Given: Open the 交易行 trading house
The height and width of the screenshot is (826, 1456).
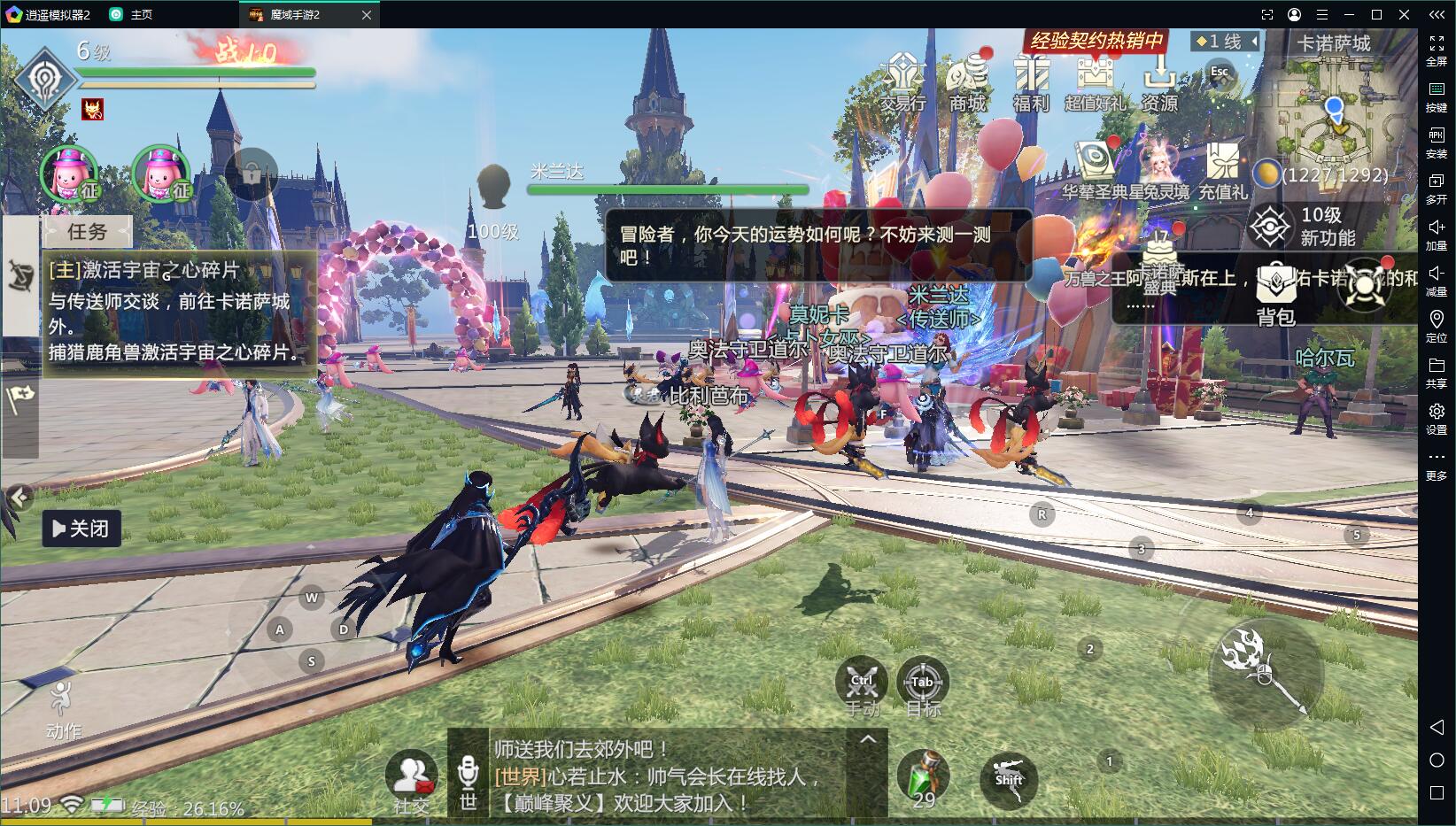Looking at the screenshot, I should [902, 81].
